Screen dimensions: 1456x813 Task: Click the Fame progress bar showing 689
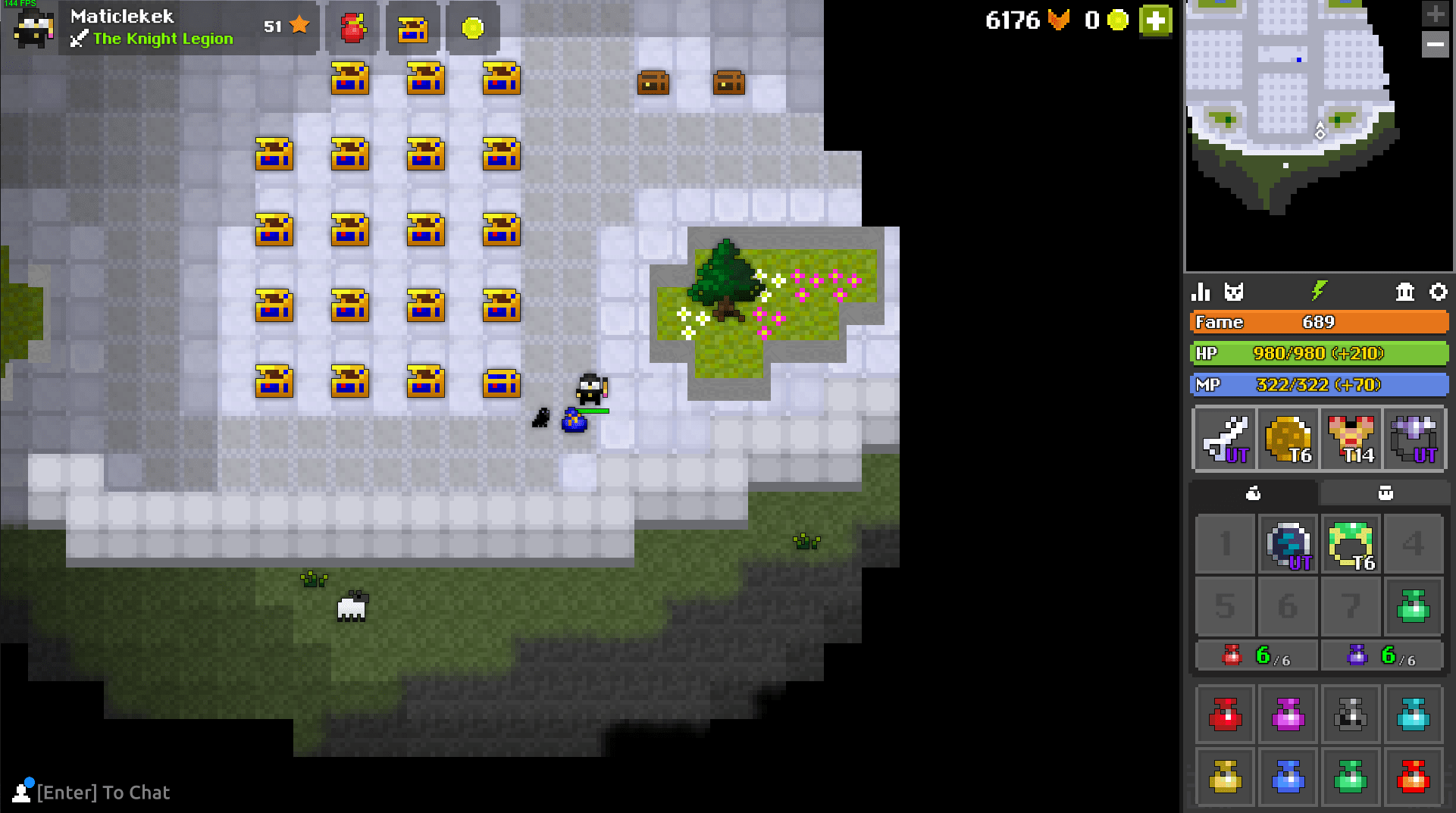[1319, 322]
